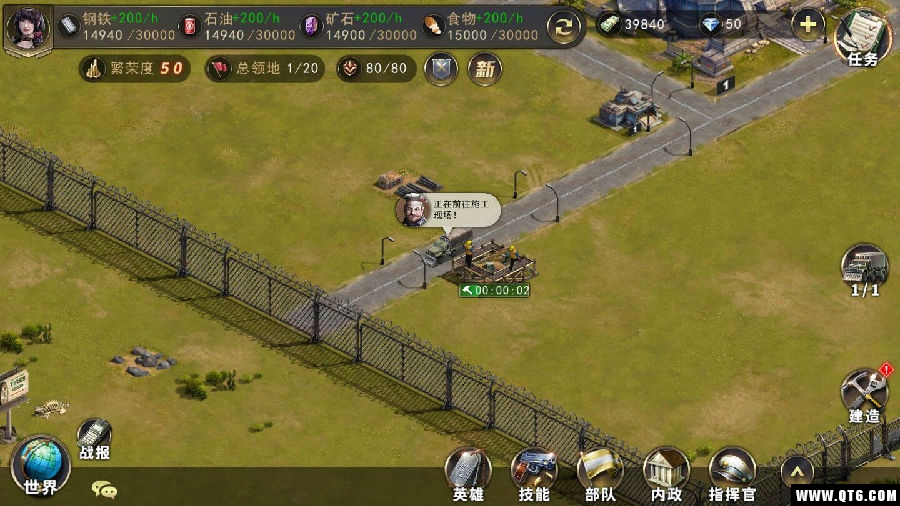Open the blue shield emblem icon
Viewport: 900px width, 506px height.
[440, 69]
